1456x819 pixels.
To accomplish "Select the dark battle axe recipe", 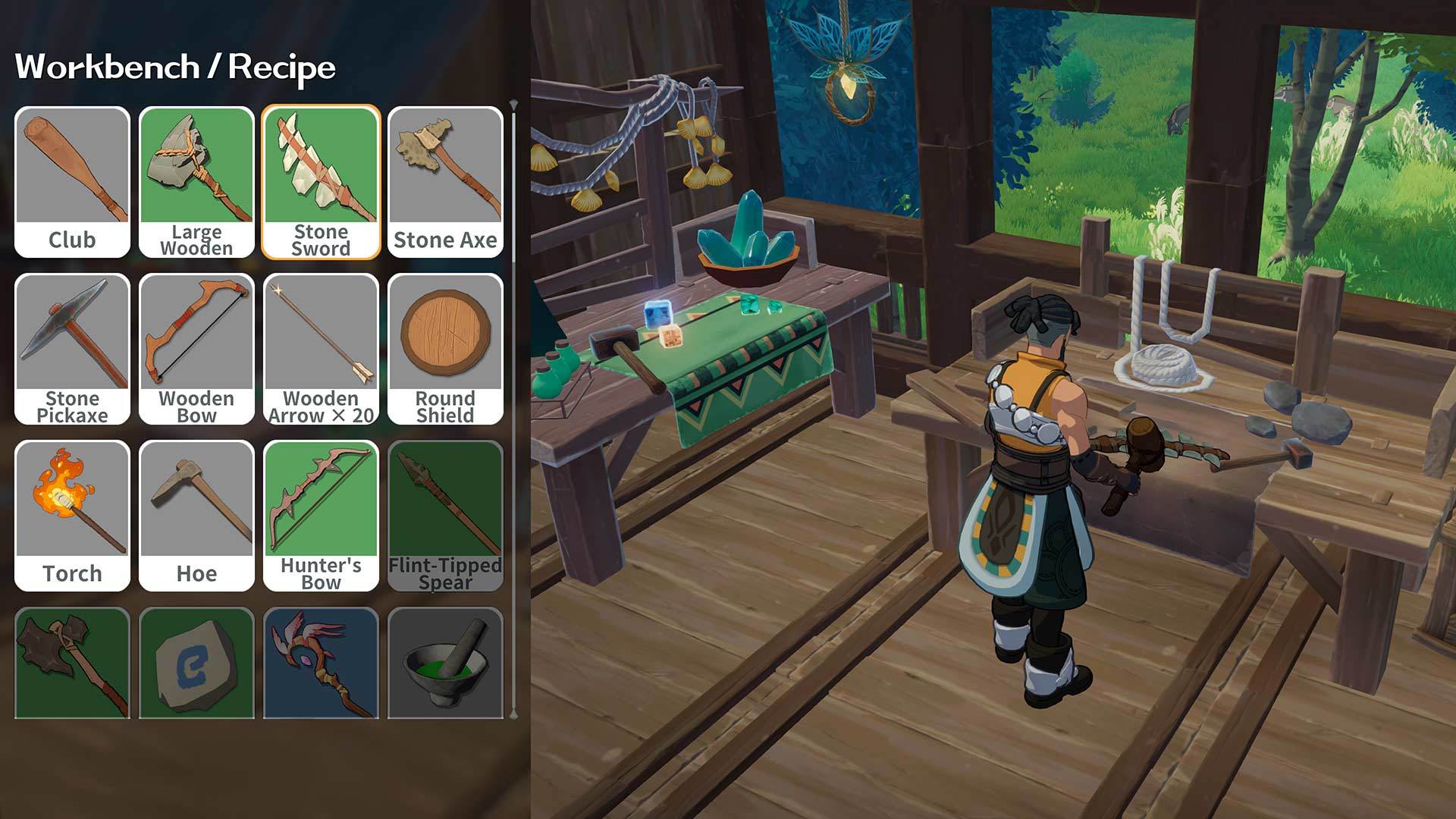I will point(72,664).
